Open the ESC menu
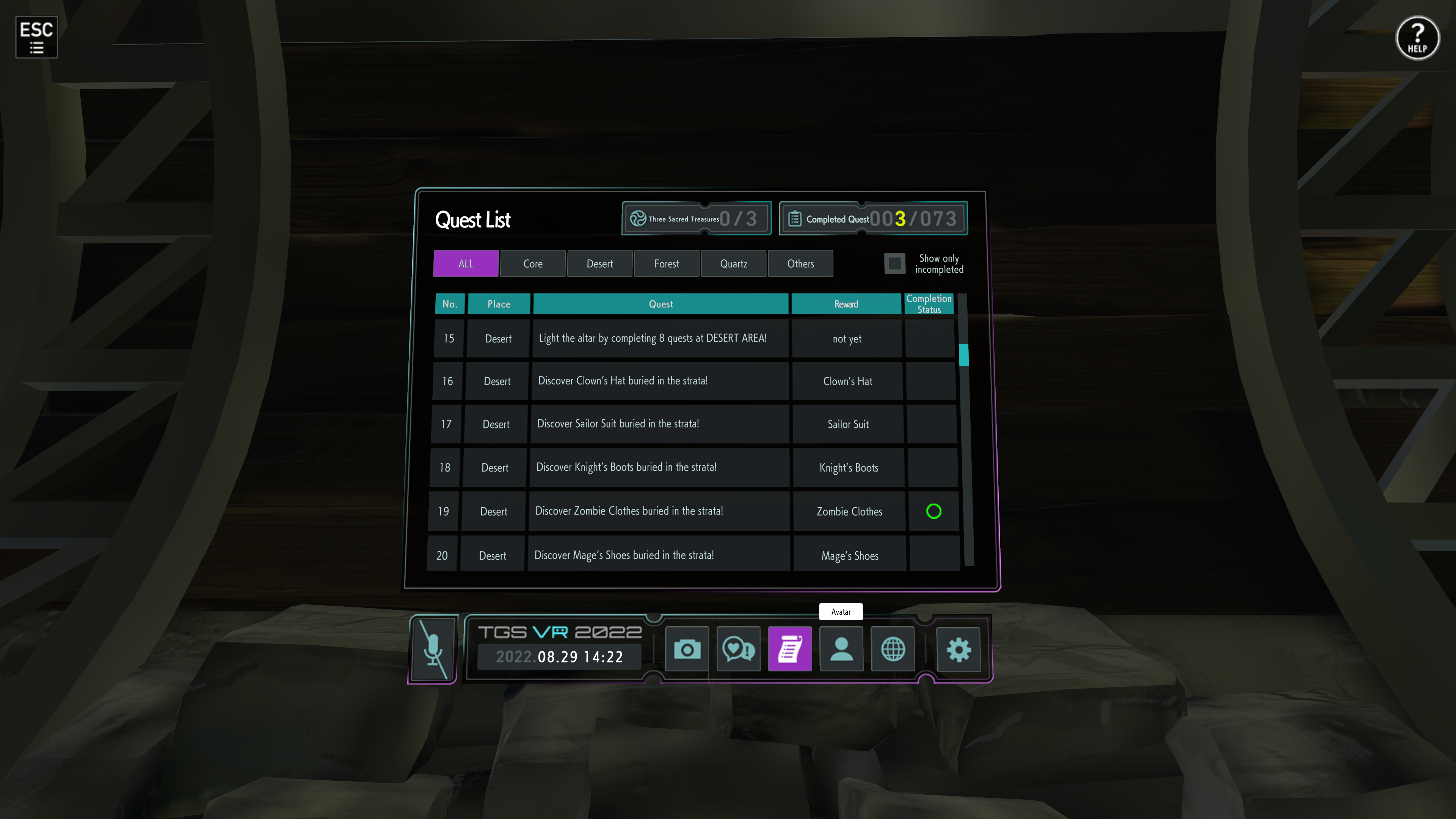This screenshot has height=819, width=1456. [x=36, y=37]
